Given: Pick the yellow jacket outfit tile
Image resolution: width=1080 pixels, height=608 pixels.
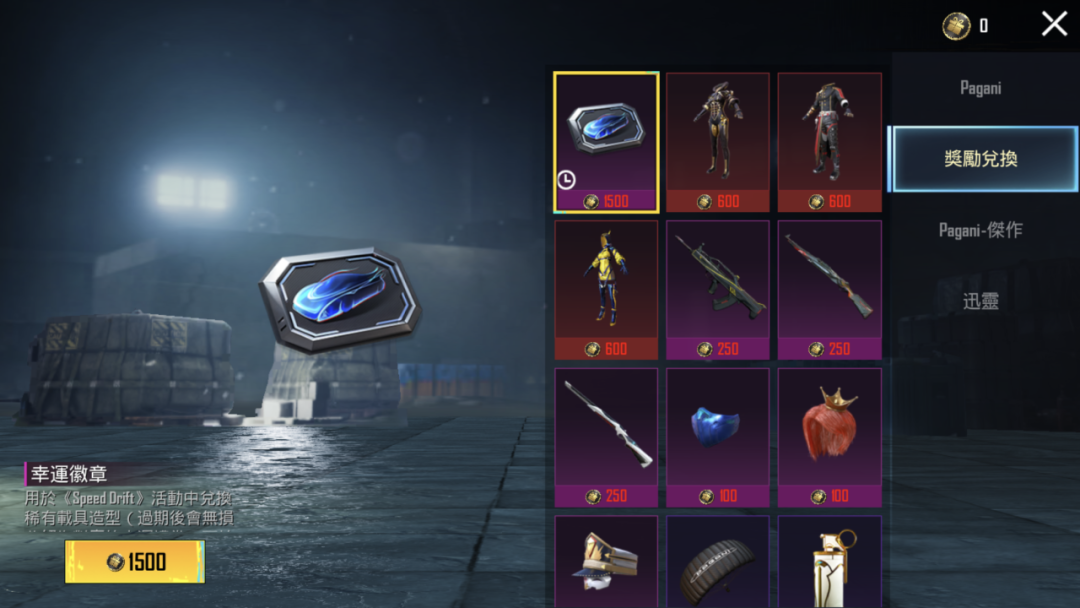Looking at the screenshot, I should click(x=606, y=289).
